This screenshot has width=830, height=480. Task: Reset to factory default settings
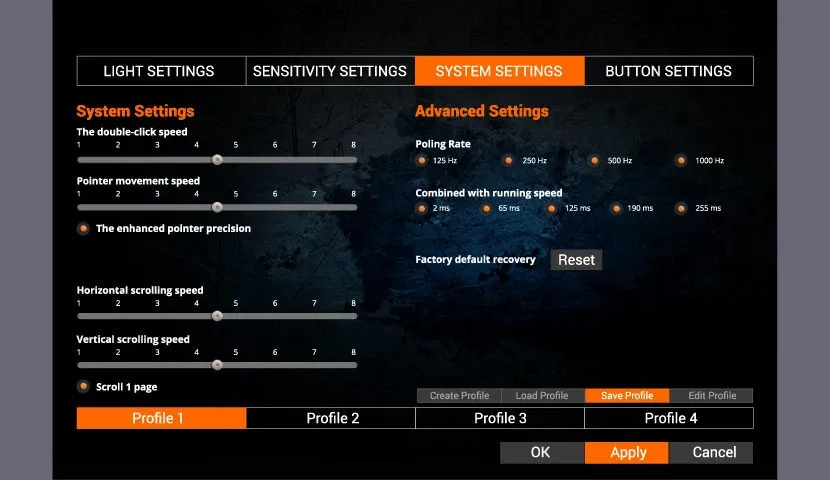[x=576, y=260]
